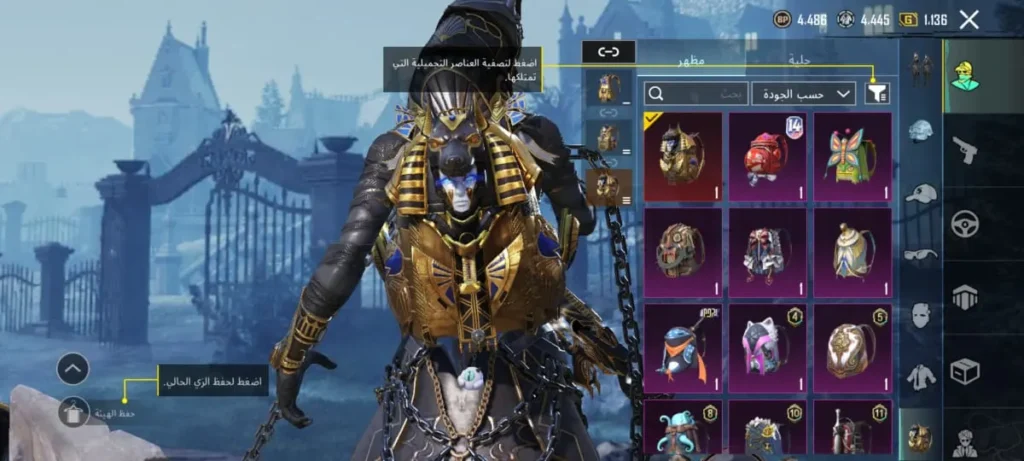
Task: Choose the red backpack with the 14 badge
Action: pyautogui.click(x=767, y=156)
